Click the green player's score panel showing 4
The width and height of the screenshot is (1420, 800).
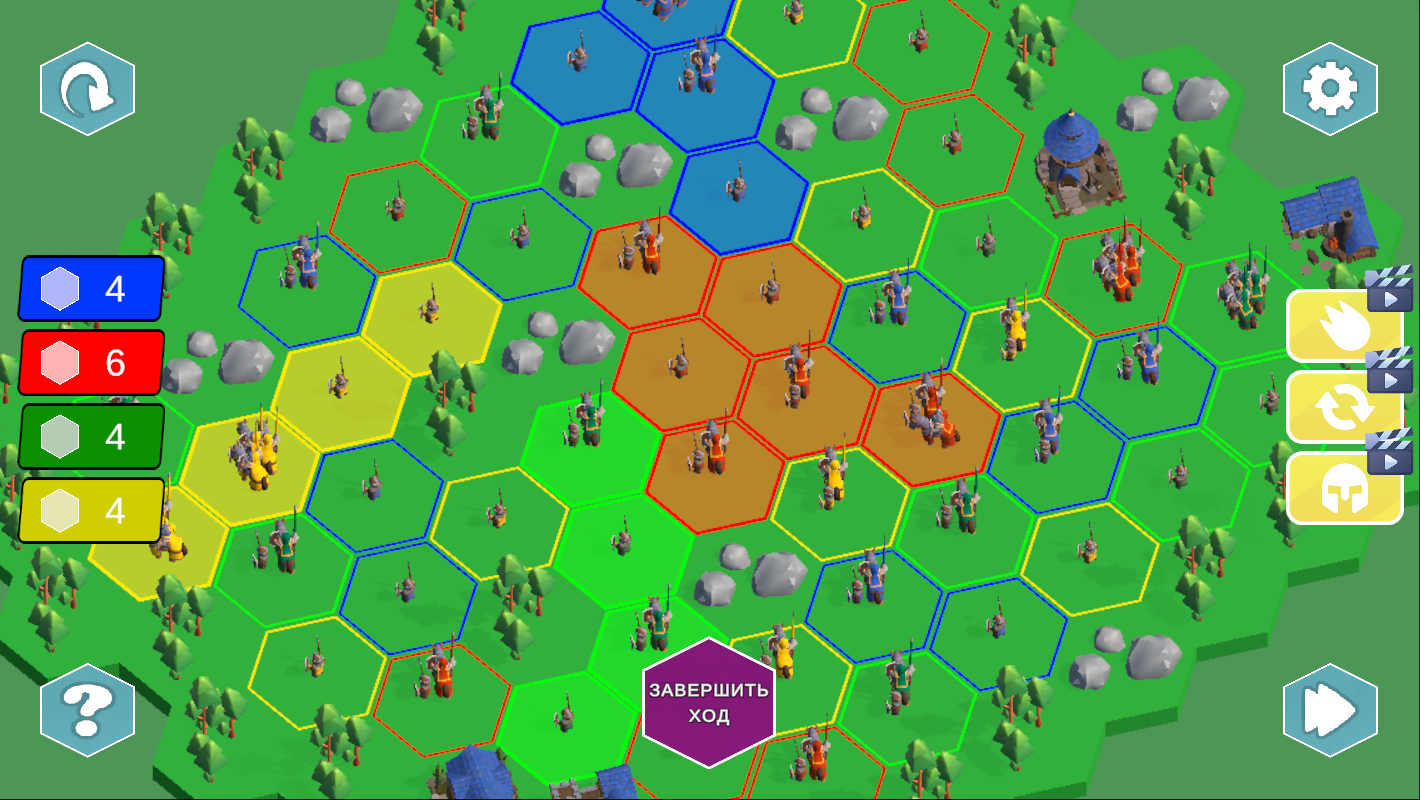pyautogui.click(x=90, y=437)
